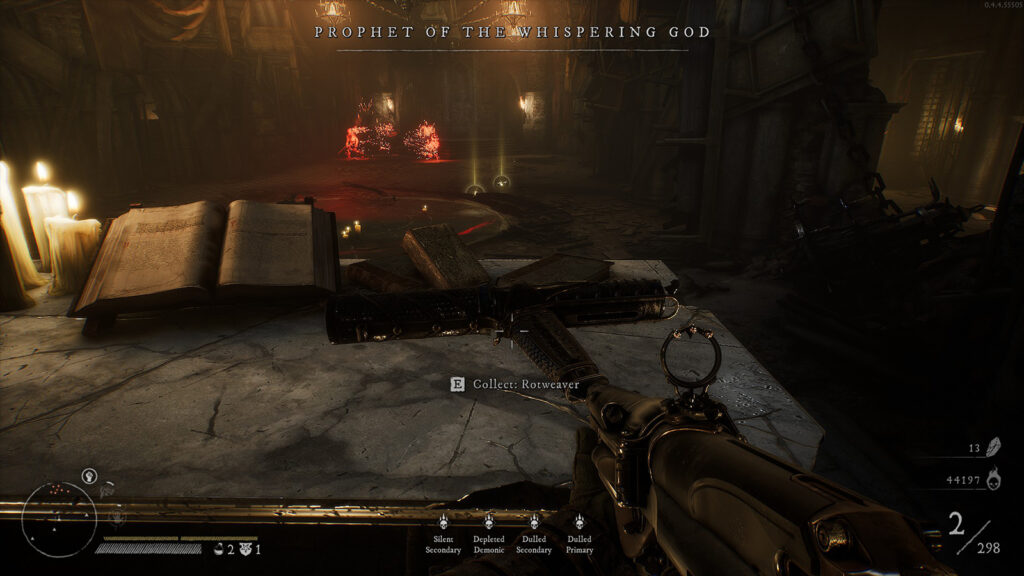Click the circular minimap radar
This screenshot has height=576, width=1024.
60,518
